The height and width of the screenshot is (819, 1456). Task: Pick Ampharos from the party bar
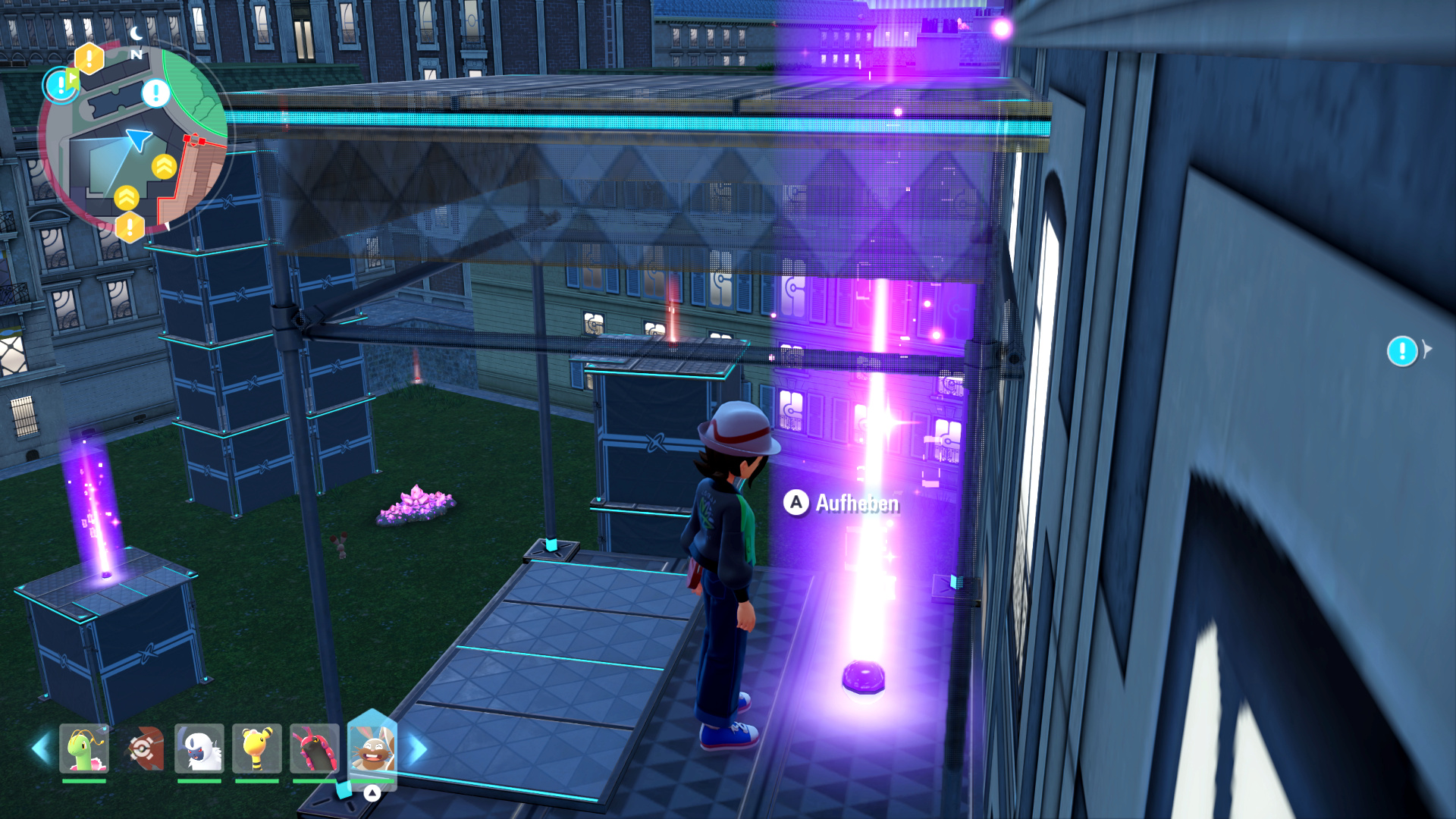click(257, 748)
